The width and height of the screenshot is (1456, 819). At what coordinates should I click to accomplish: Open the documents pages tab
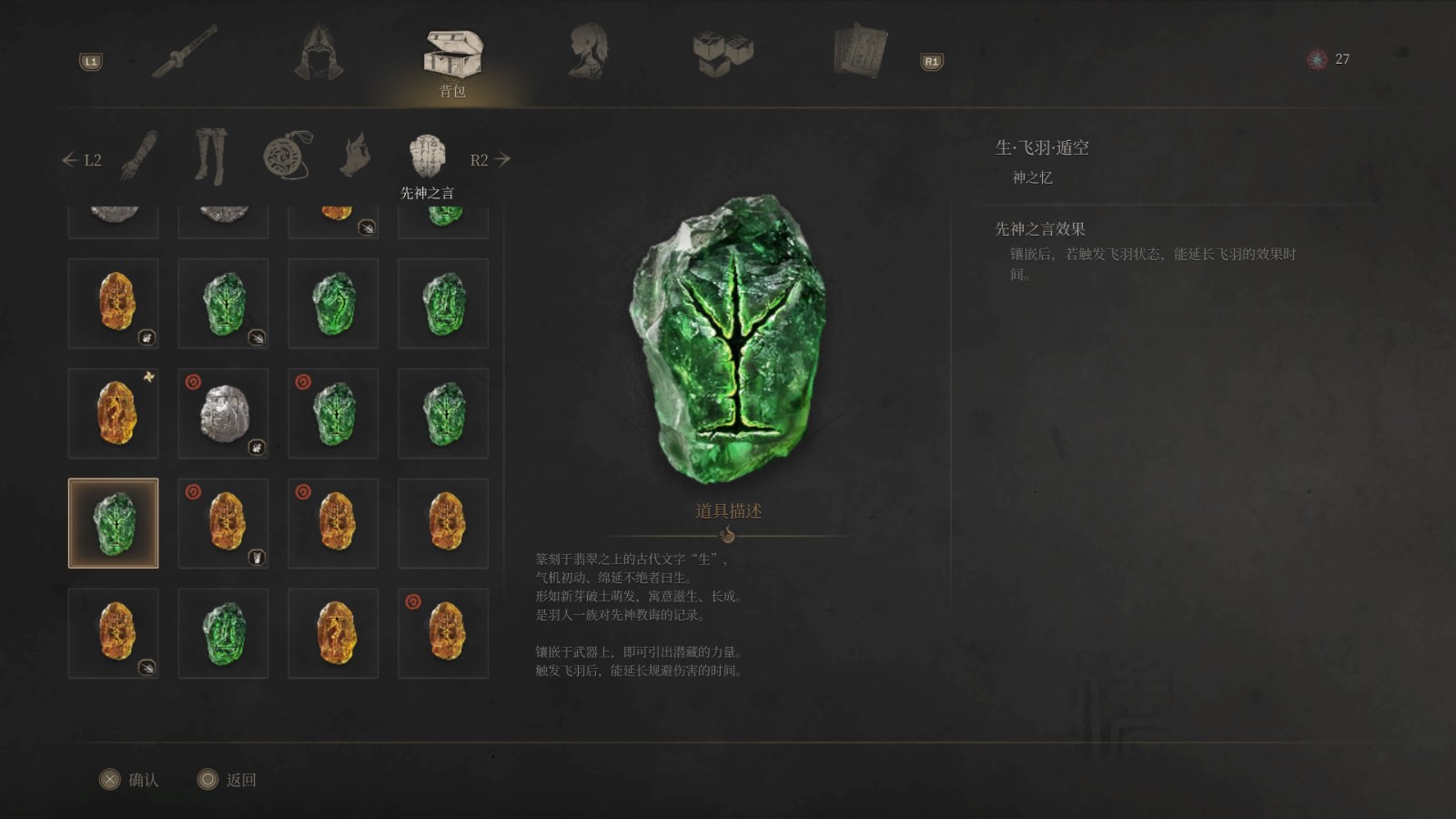point(859,52)
